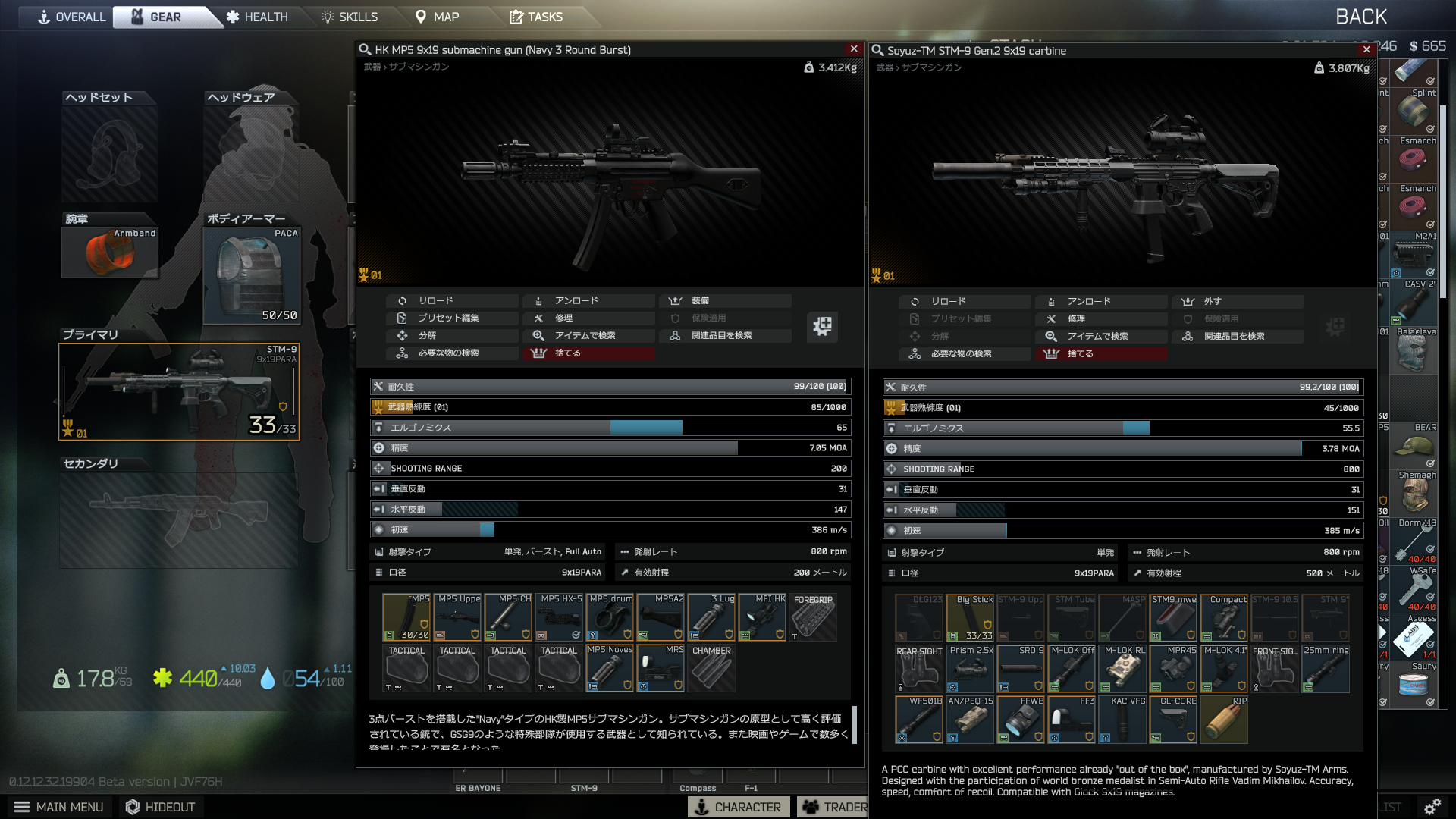Screen dimensions: 1456x819
Task: Select the STM-9 primary weapon slot
Action: tap(179, 392)
